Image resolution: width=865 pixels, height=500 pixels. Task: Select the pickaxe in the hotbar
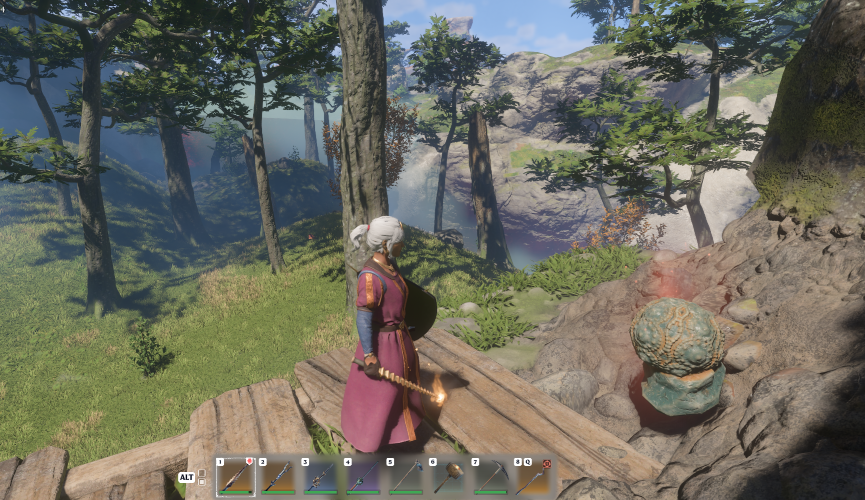(x=490, y=477)
